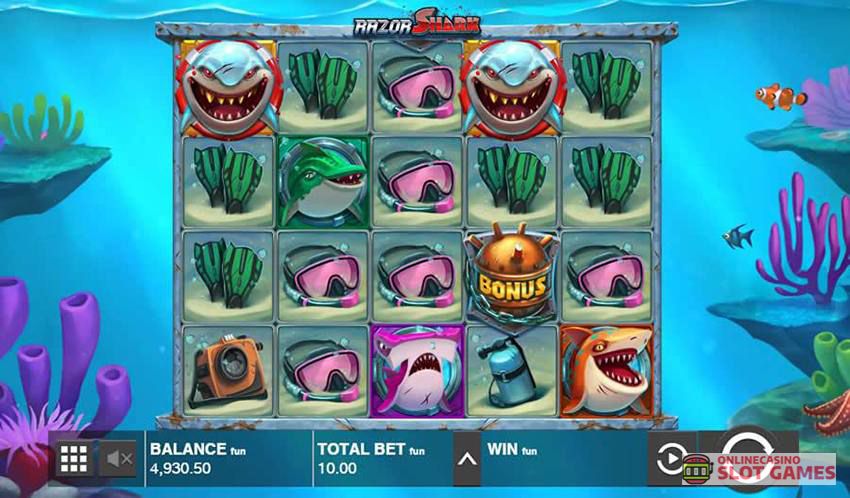Toggle the muted speaker sound icon

click(x=120, y=459)
